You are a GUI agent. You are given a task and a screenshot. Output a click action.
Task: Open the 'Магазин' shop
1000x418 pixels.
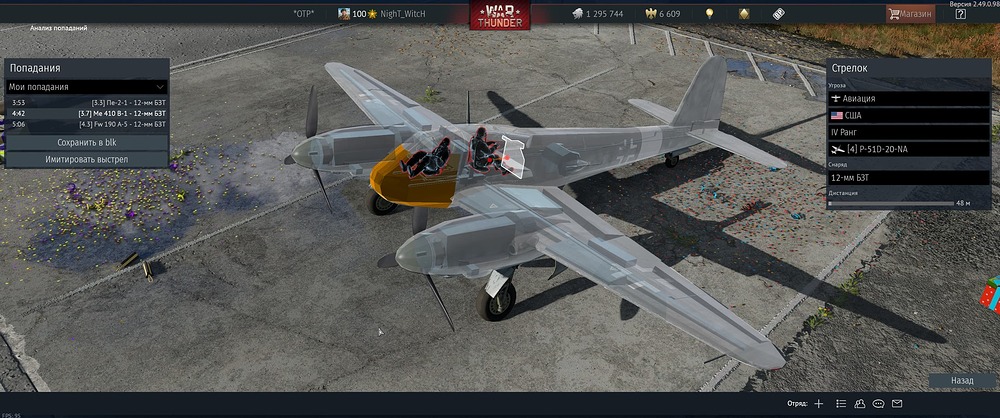(x=910, y=13)
